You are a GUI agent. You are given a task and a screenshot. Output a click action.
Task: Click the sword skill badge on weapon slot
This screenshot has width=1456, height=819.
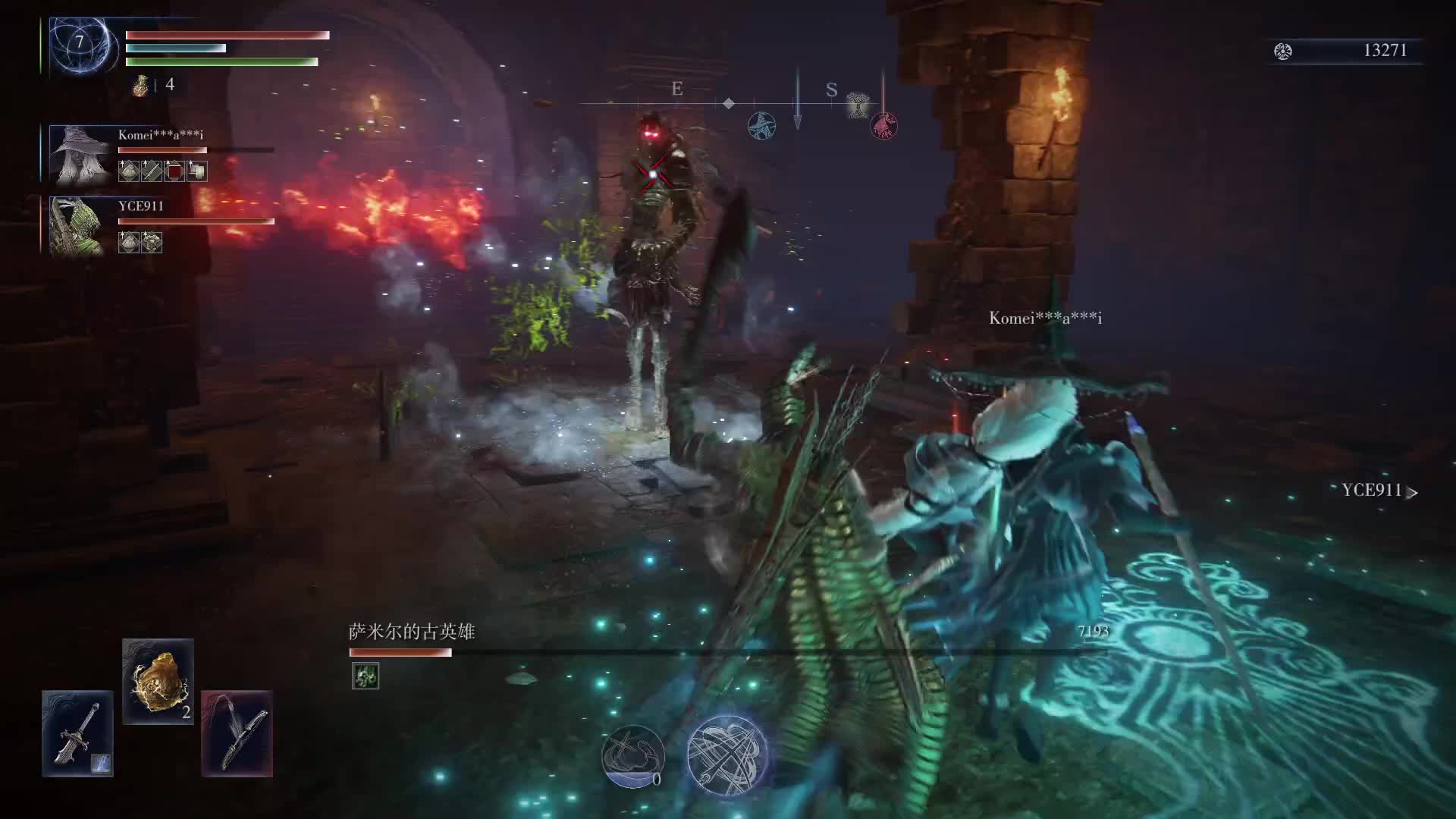pyautogui.click(x=101, y=763)
